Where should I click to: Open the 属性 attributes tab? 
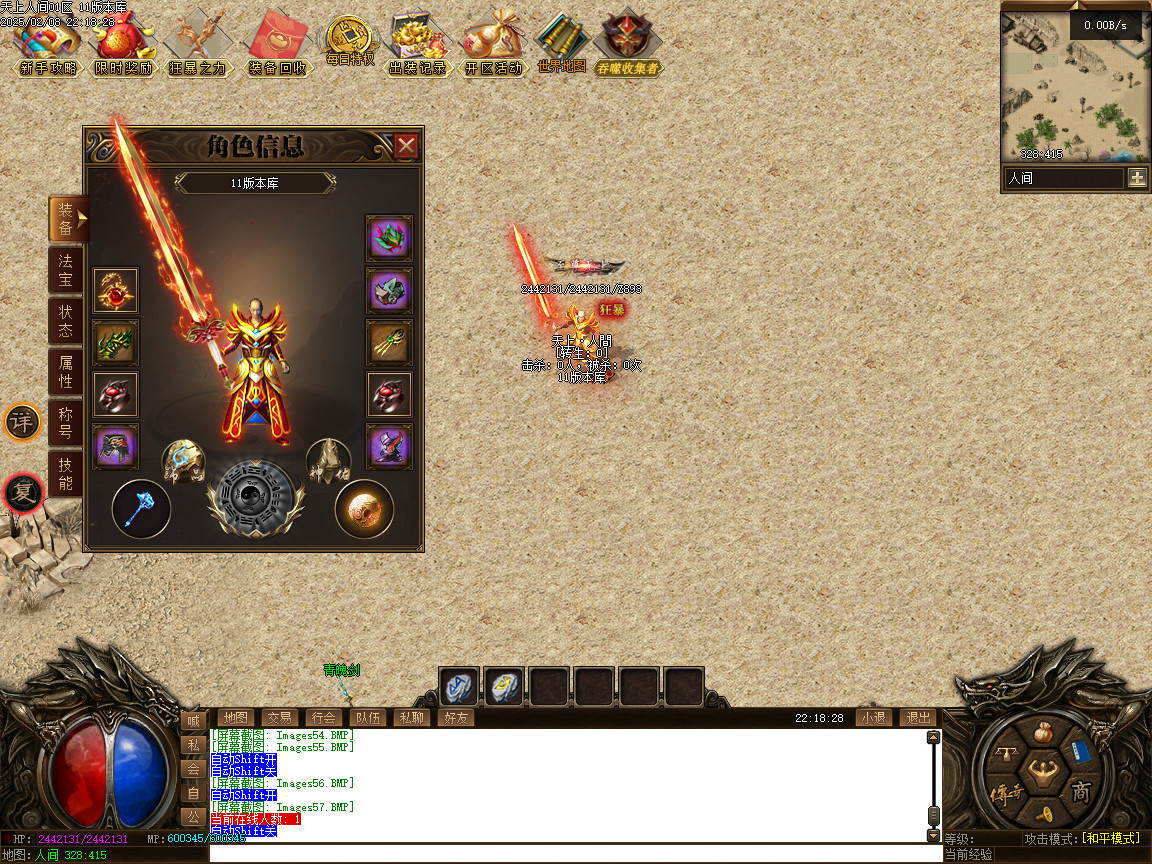[65, 371]
